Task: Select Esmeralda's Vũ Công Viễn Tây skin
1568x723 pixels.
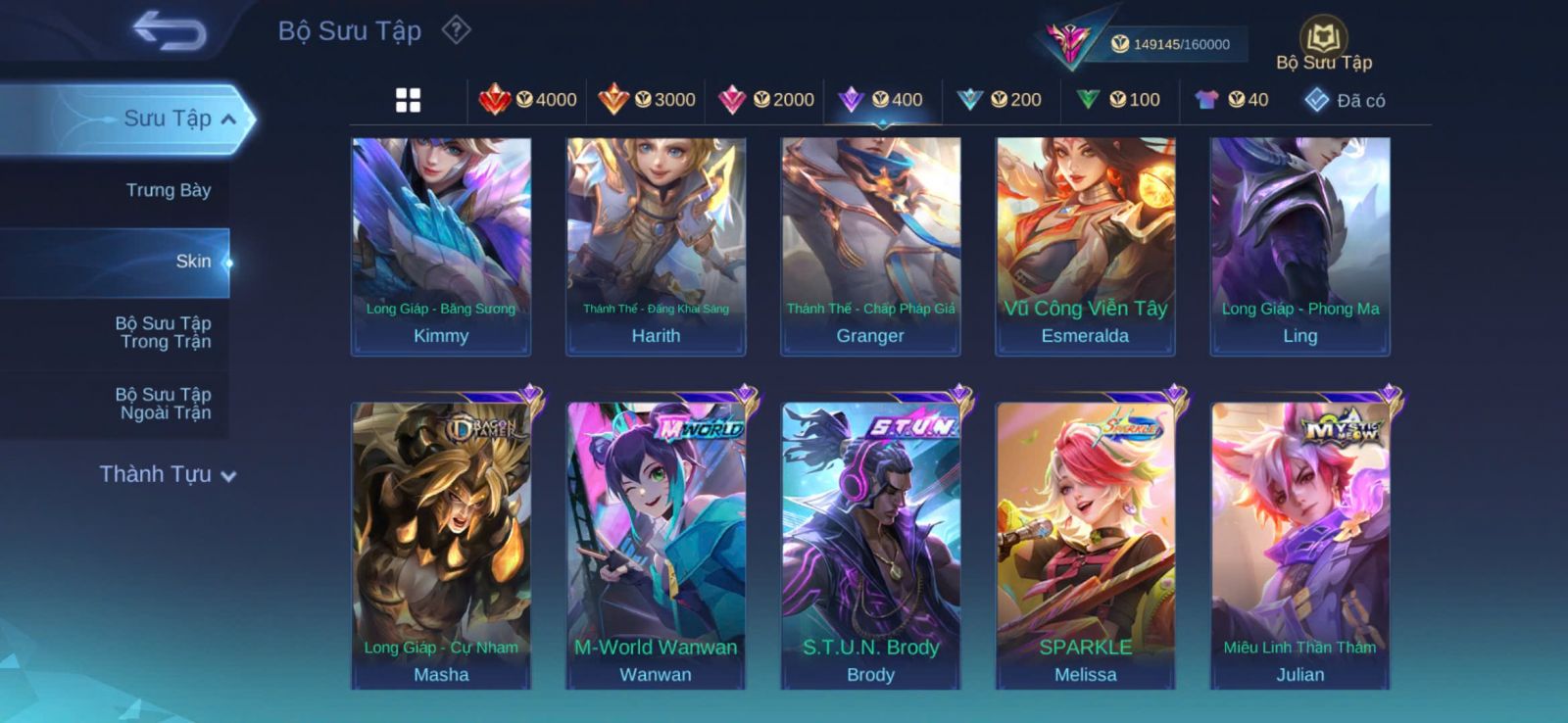Action: pos(1085,245)
